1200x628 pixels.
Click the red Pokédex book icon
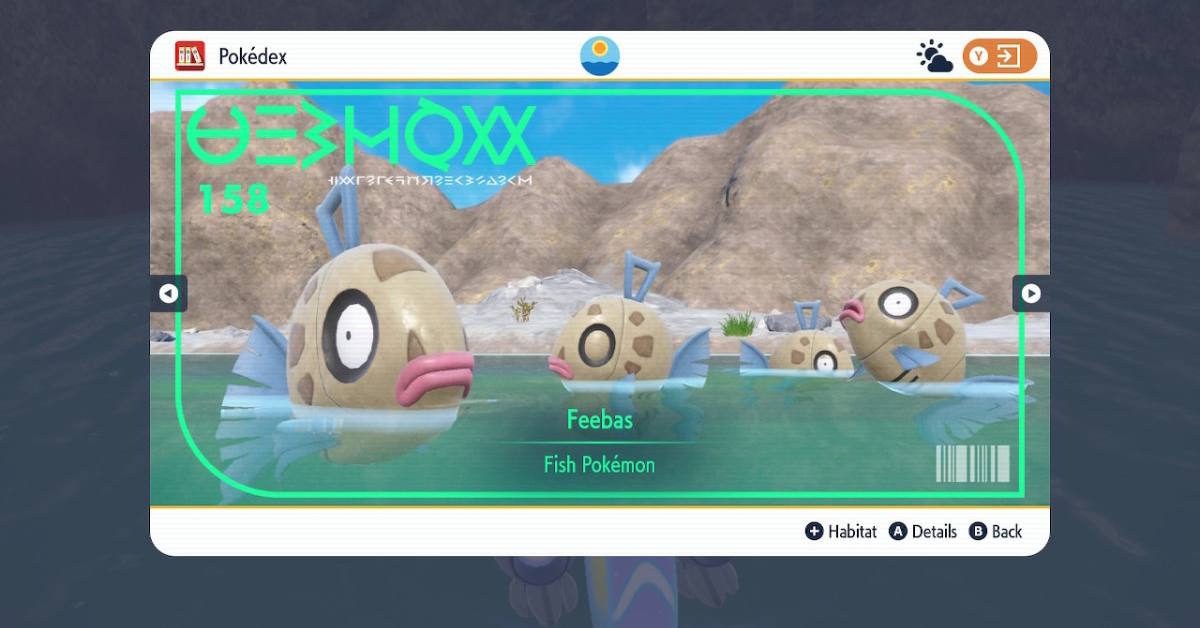click(x=190, y=56)
